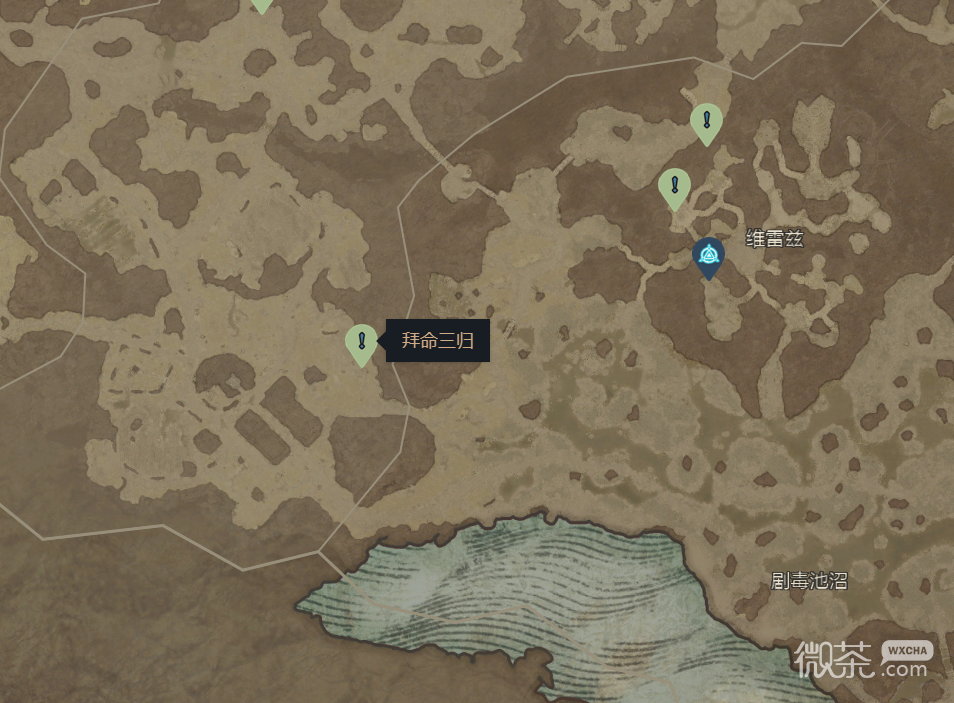Select the blue waypoint marker at 维雷兹
The image size is (954, 703).
(709, 256)
